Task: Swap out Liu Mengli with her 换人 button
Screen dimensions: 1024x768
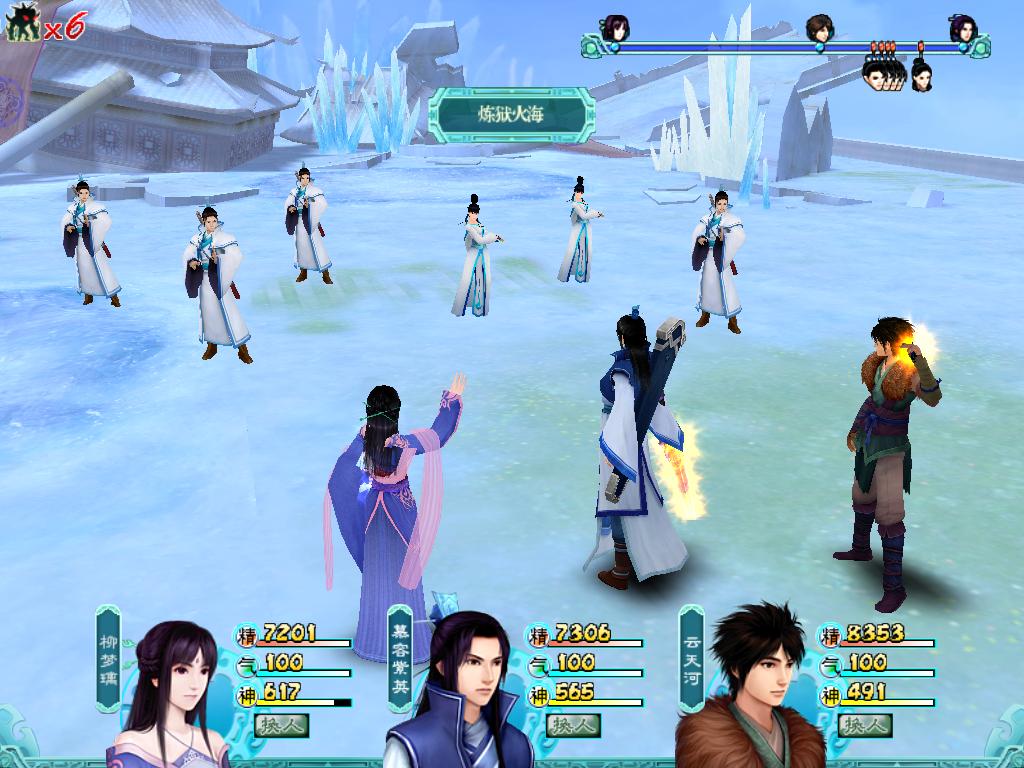Action: (282, 725)
